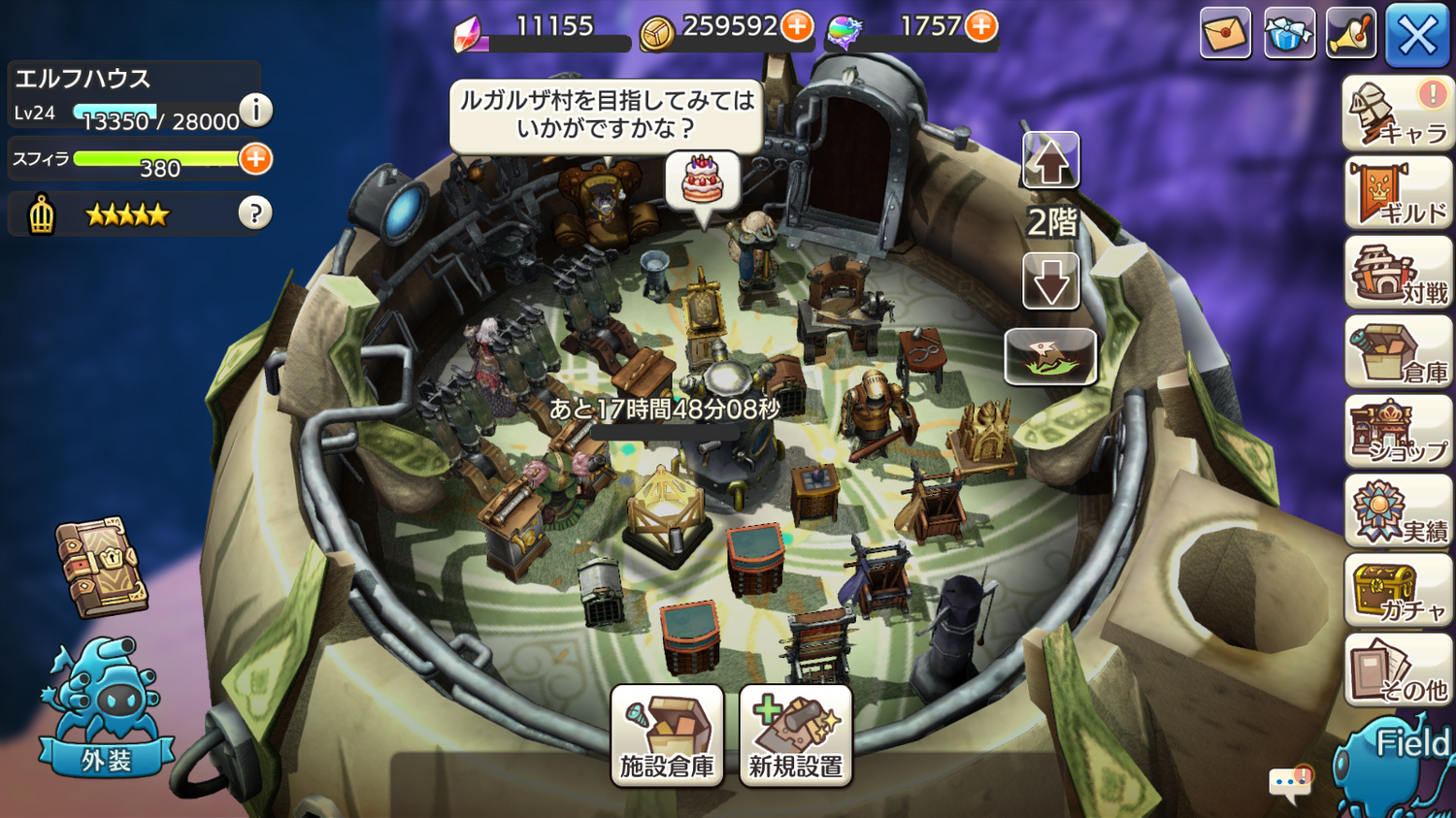1456x818 pixels.
Task: Open the mail envelope icon
Action: [x=1225, y=34]
